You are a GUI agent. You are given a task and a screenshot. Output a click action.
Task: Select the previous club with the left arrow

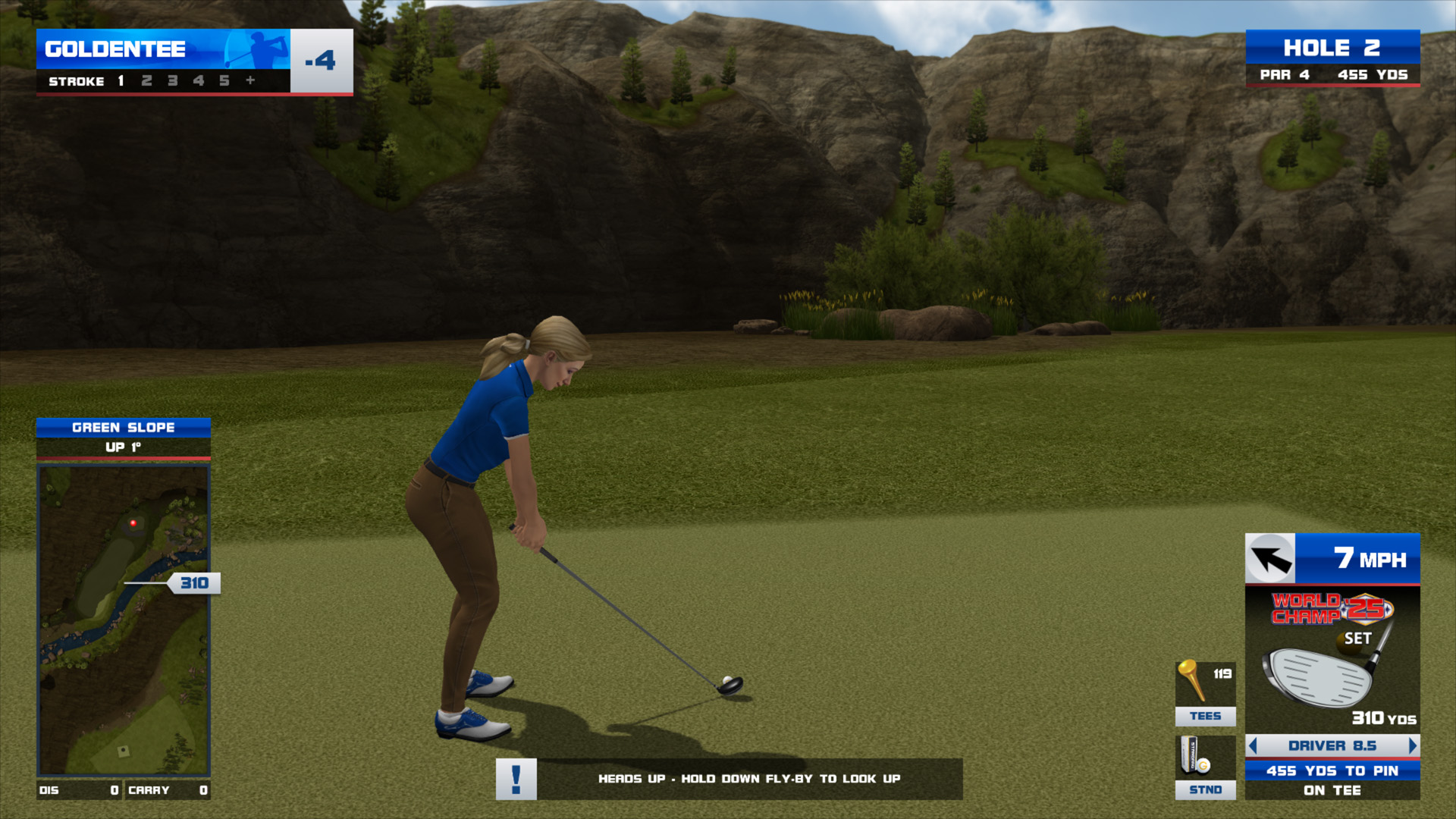(1253, 746)
